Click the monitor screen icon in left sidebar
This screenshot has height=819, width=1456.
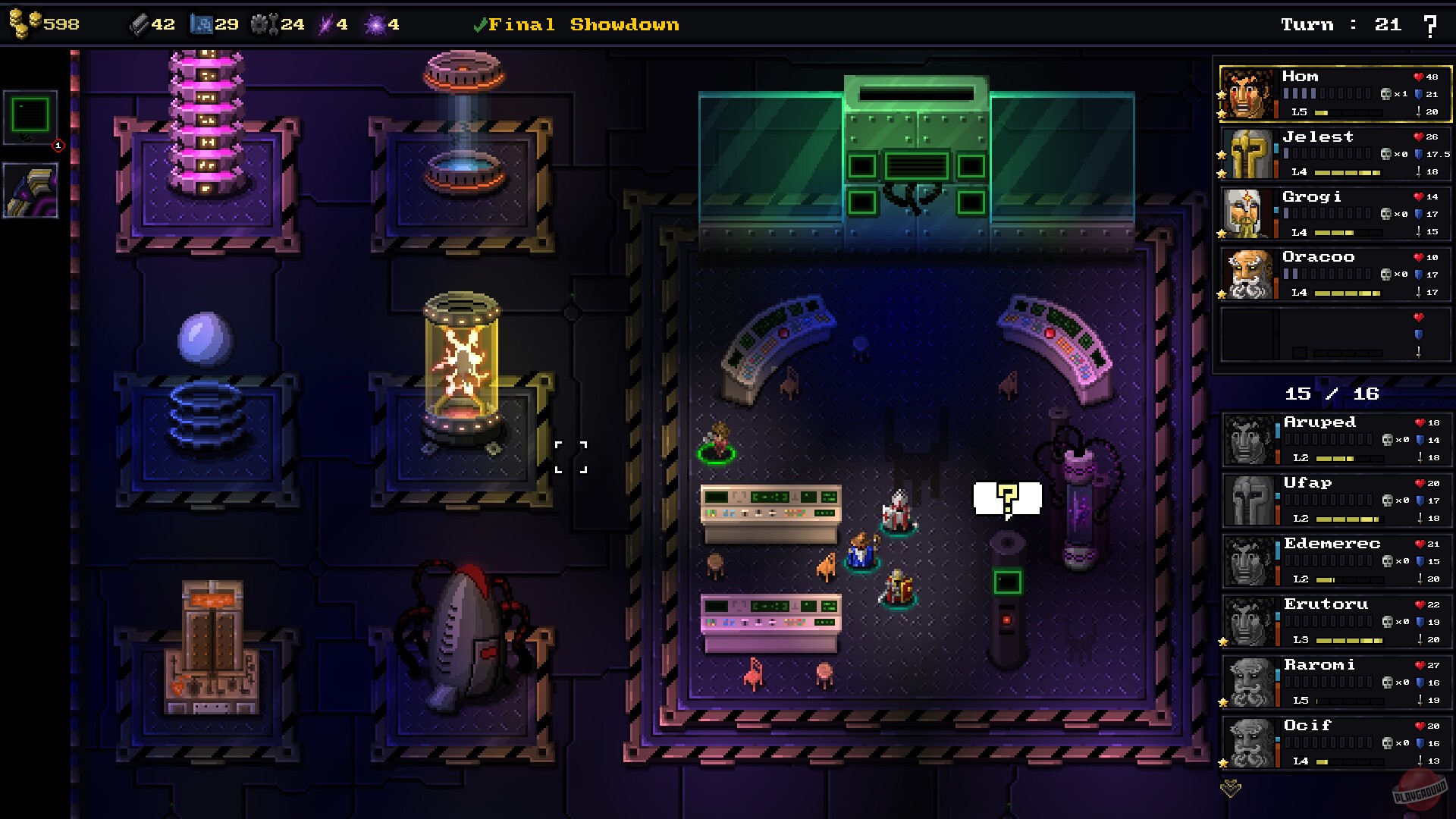30,118
